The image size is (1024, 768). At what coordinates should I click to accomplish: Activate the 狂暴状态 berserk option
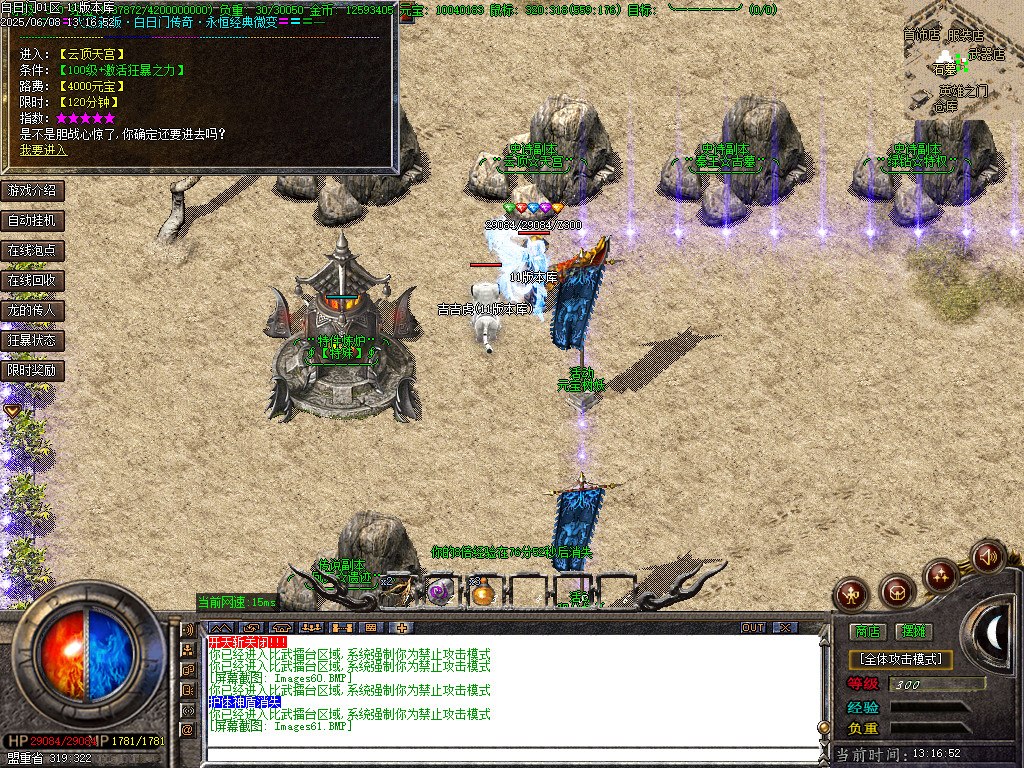[x=32, y=340]
